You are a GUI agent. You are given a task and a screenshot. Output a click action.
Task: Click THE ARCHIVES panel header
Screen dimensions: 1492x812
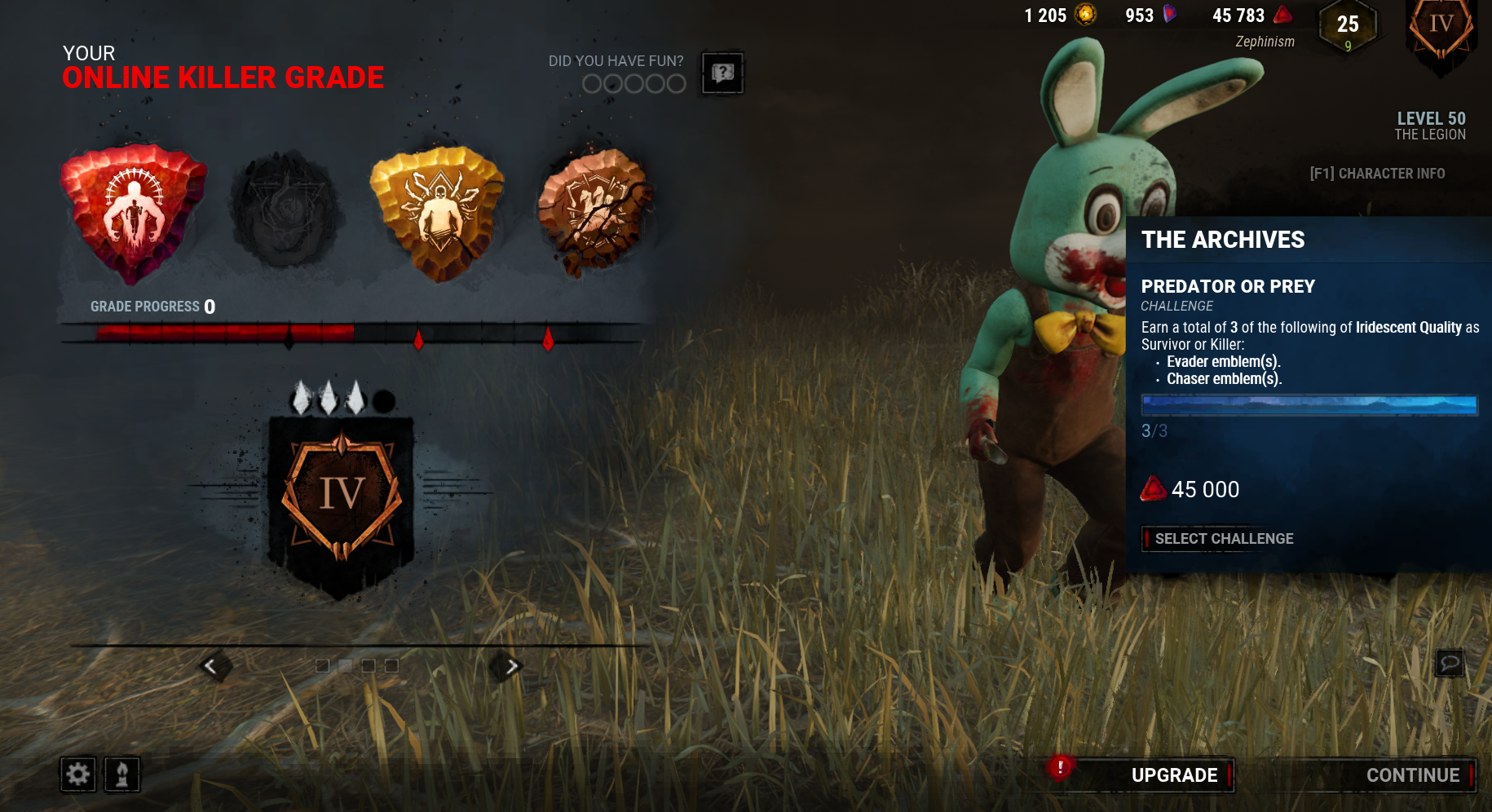click(1224, 240)
